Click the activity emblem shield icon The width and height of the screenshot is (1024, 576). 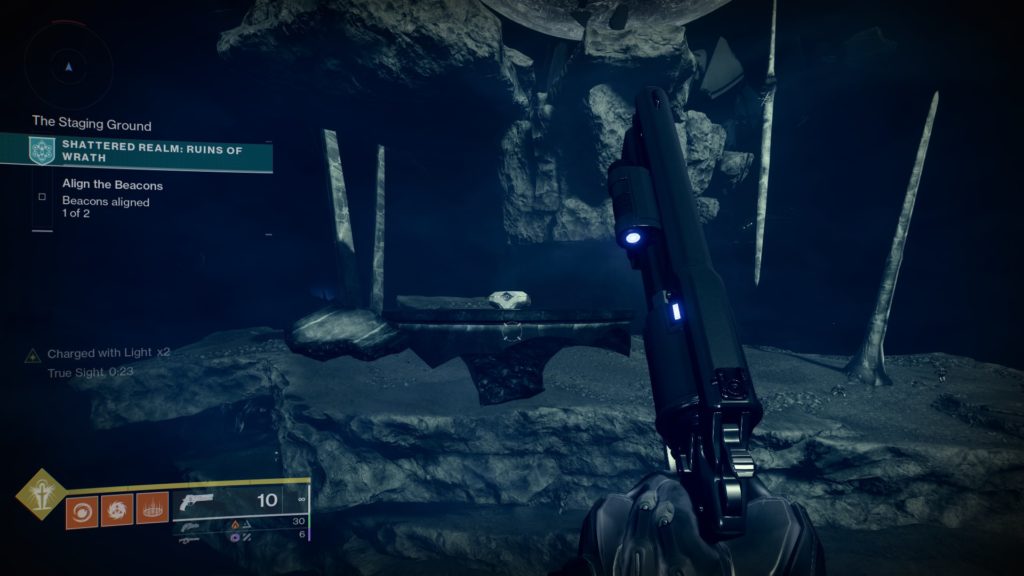[43, 152]
